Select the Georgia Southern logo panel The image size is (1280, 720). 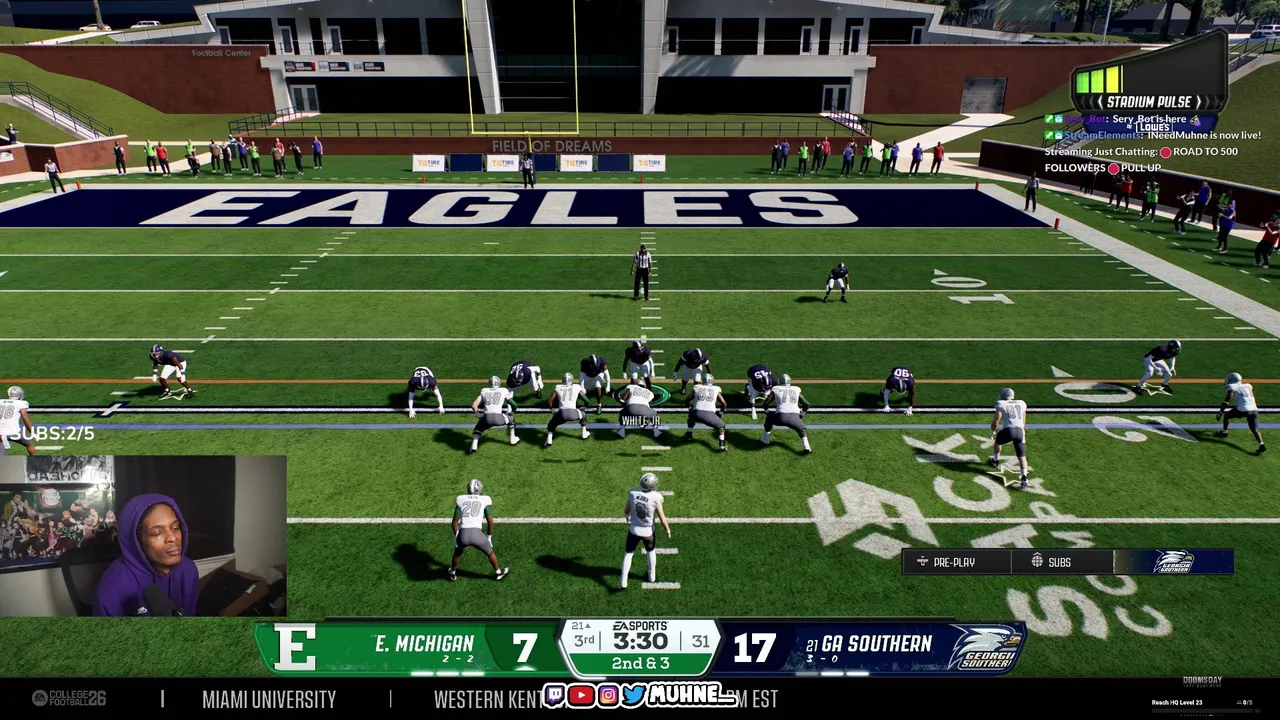[1173, 562]
